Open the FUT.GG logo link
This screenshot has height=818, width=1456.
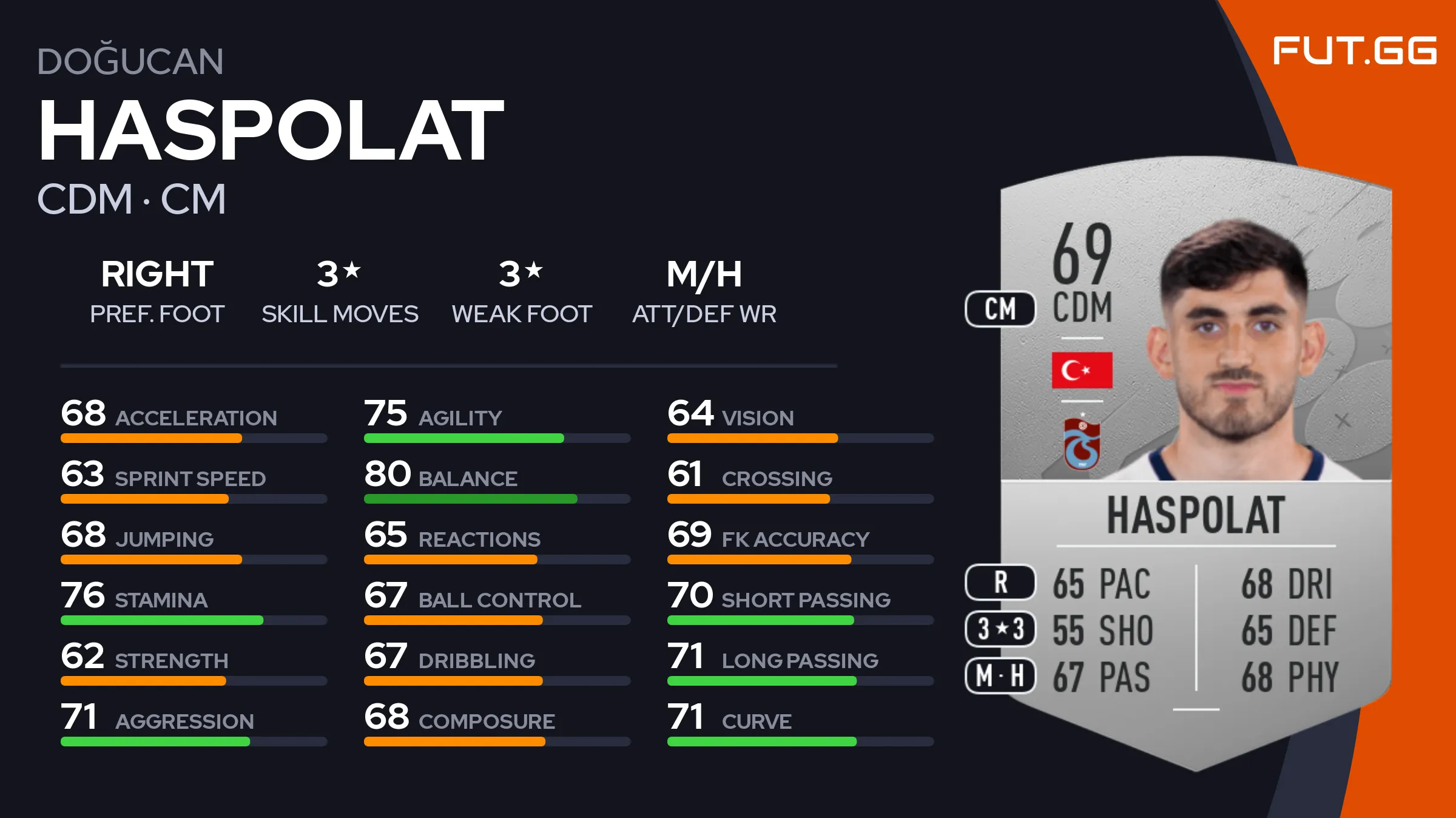(1354, 50)
